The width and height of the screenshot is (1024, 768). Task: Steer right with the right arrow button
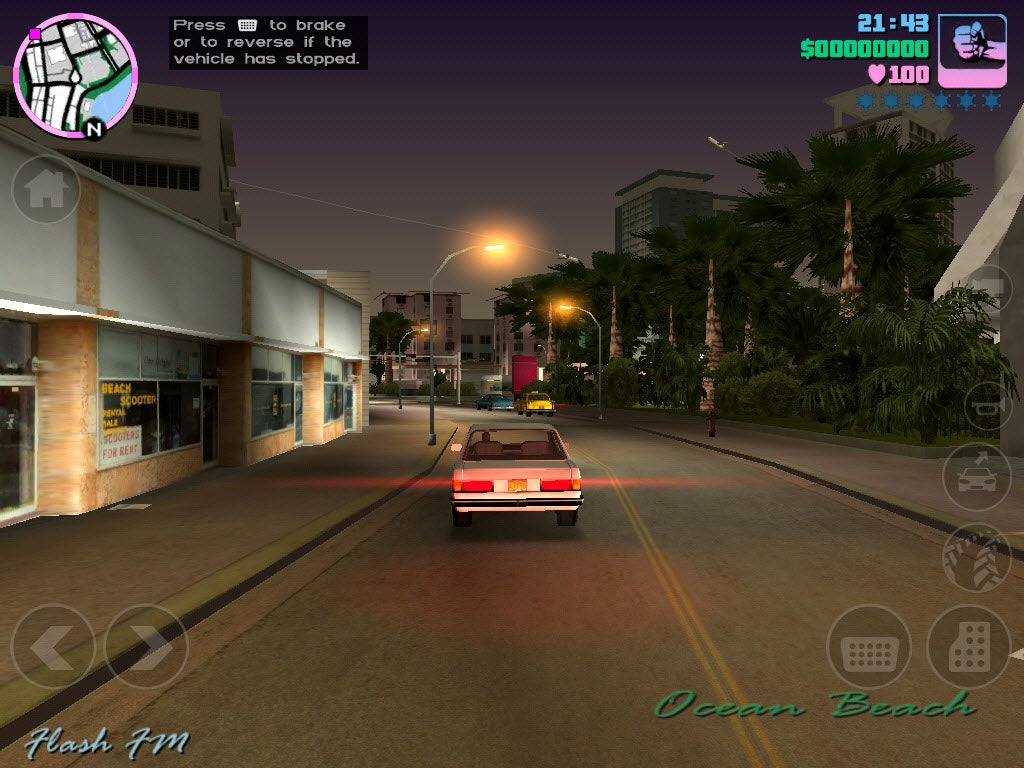tap(146, 647)
